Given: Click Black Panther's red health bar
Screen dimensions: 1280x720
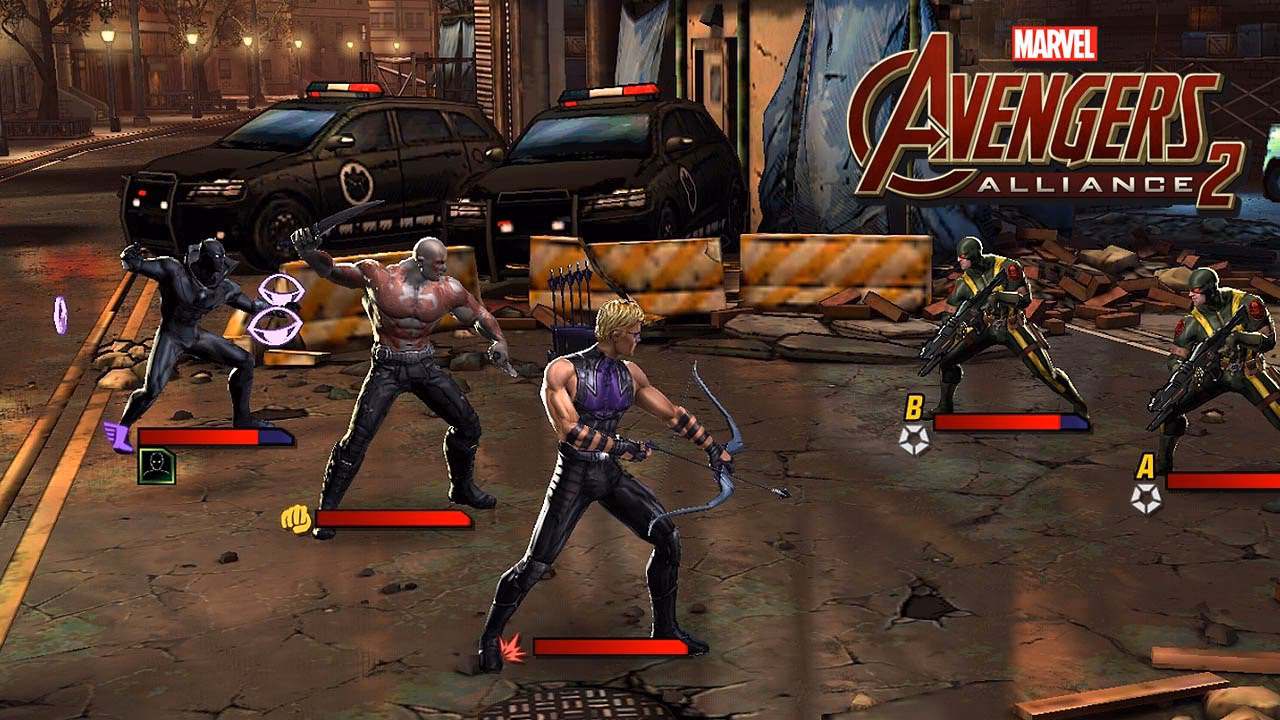Looking at the screenshot, I should pos(200,438).
